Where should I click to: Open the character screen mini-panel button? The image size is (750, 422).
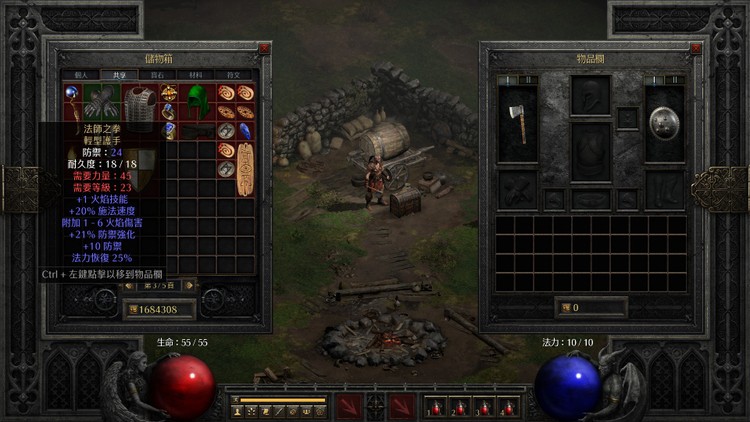point(237,411)
